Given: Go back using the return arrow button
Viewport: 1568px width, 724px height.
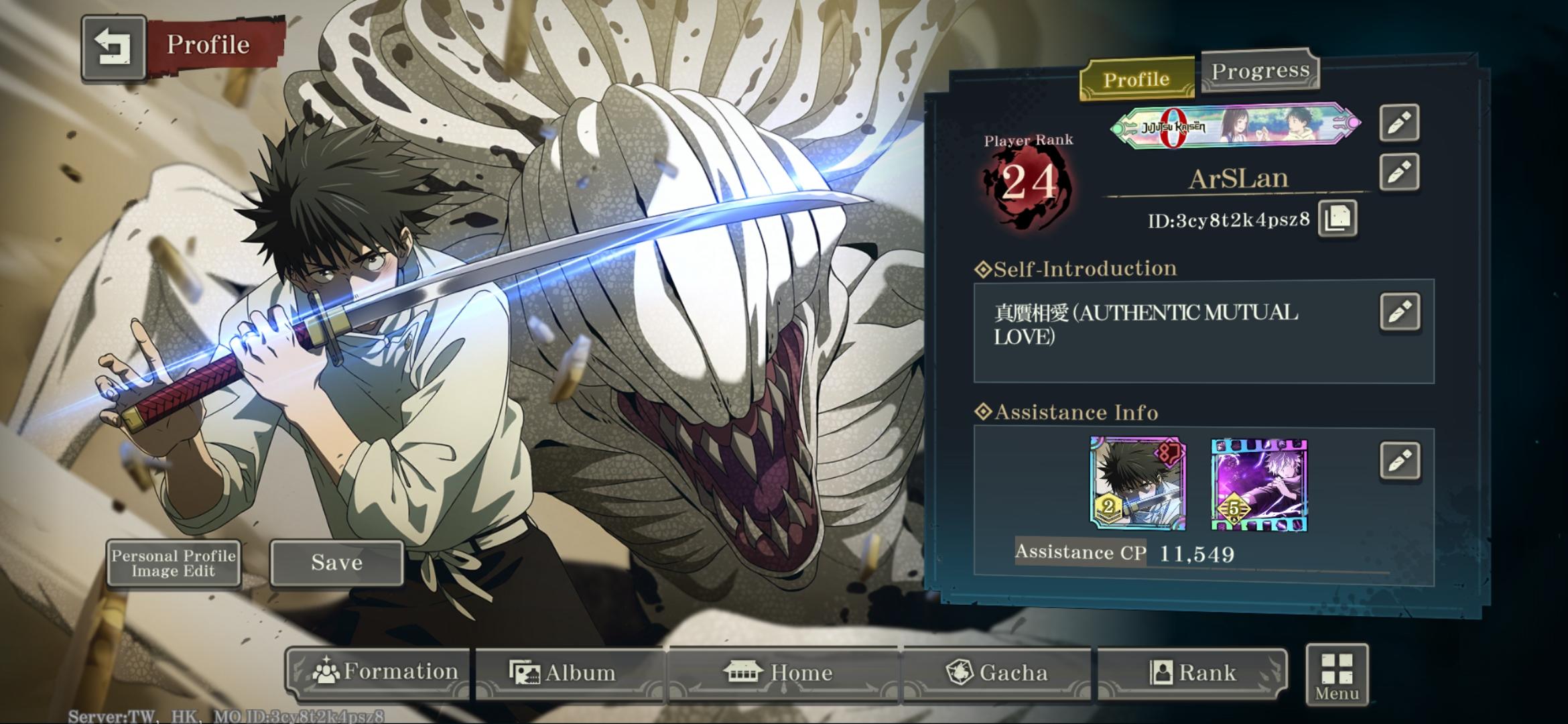Looking at the screenshot, I should pyautogui.click(x=113, y=48).
